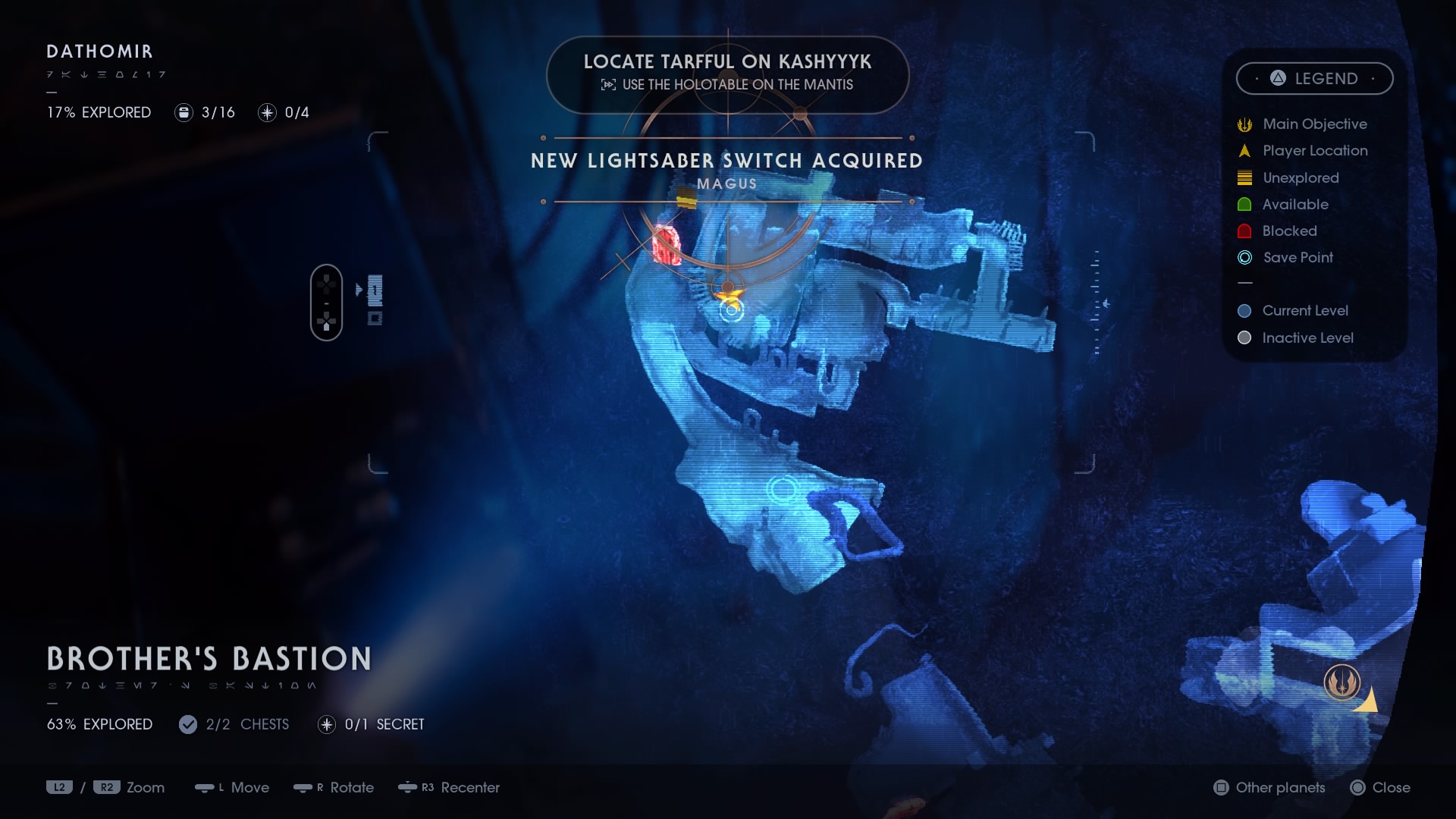Click the chest counter icon beside 3/16
This screenshot has height=819, width=1456.
click(183, 112)
